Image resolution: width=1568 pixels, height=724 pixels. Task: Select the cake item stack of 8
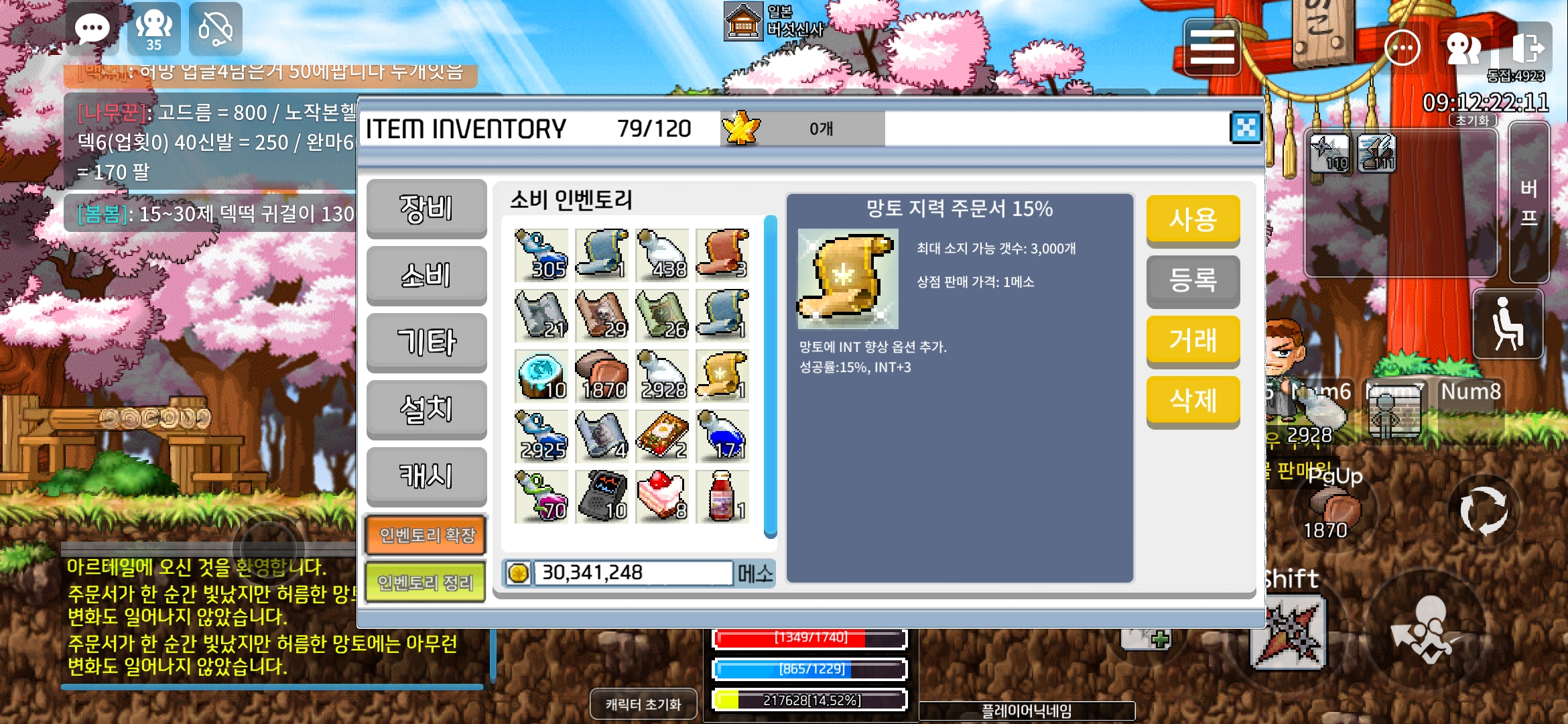[x=661, y=496]
